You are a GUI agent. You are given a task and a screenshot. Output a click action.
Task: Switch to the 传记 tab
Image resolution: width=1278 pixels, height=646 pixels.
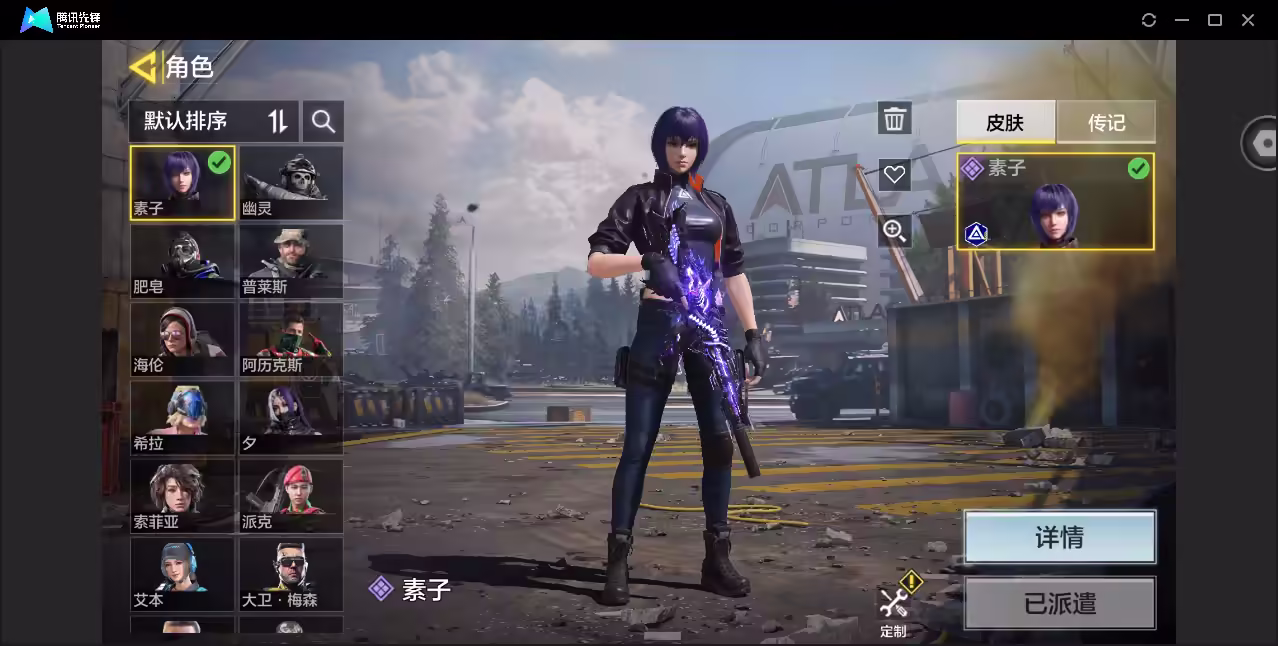(1106, 122)
